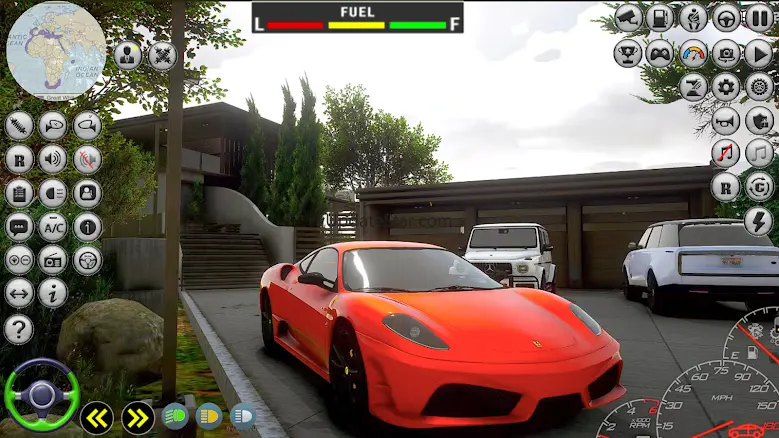Open the trophy achievements button

[628, 52]
